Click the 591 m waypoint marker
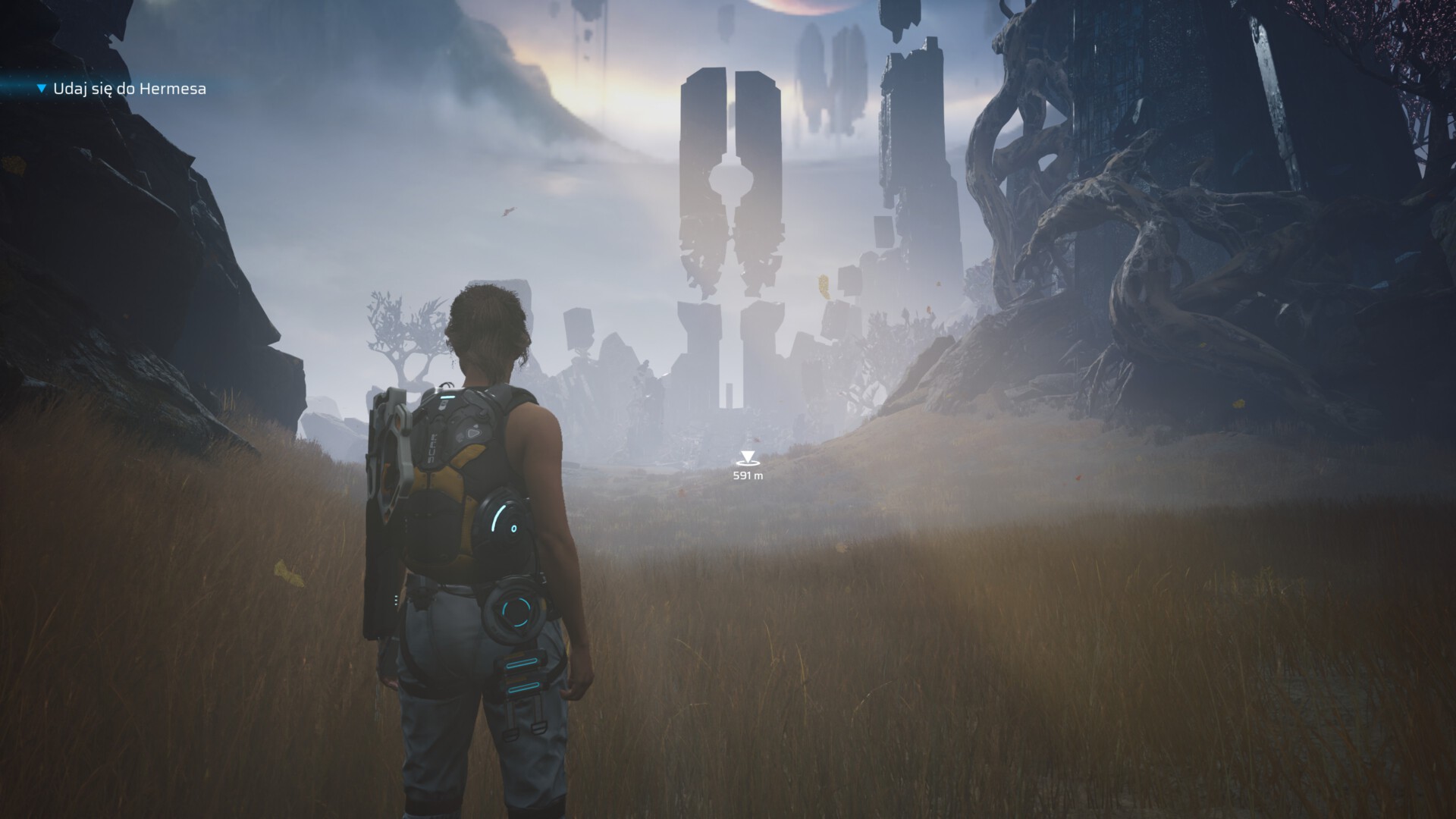Viewport: 1456px width, 819px height. [748, 459]
